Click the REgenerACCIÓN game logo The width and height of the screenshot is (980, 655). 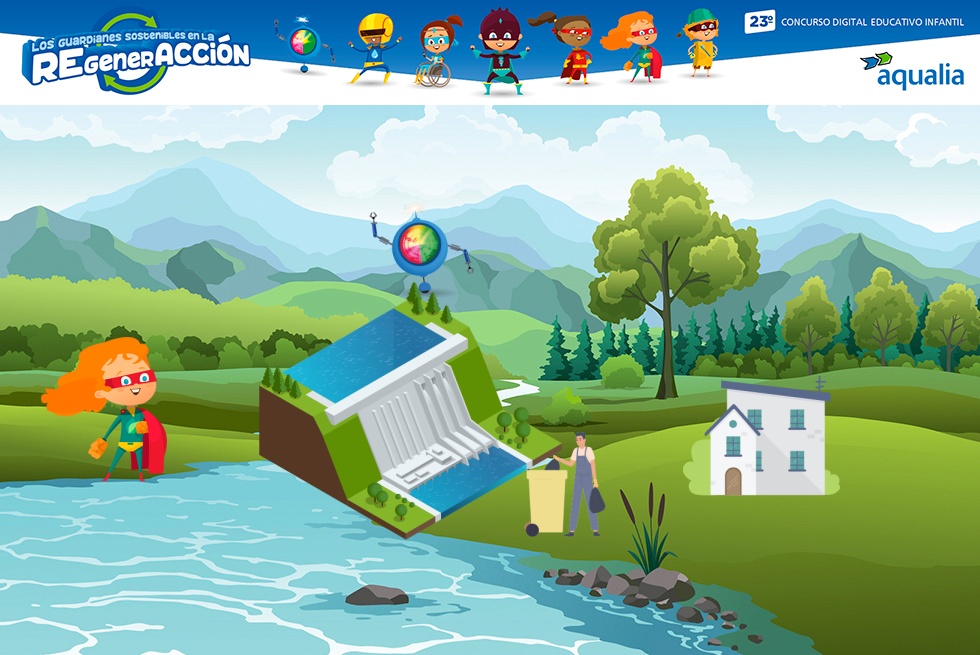pos(137,53)
